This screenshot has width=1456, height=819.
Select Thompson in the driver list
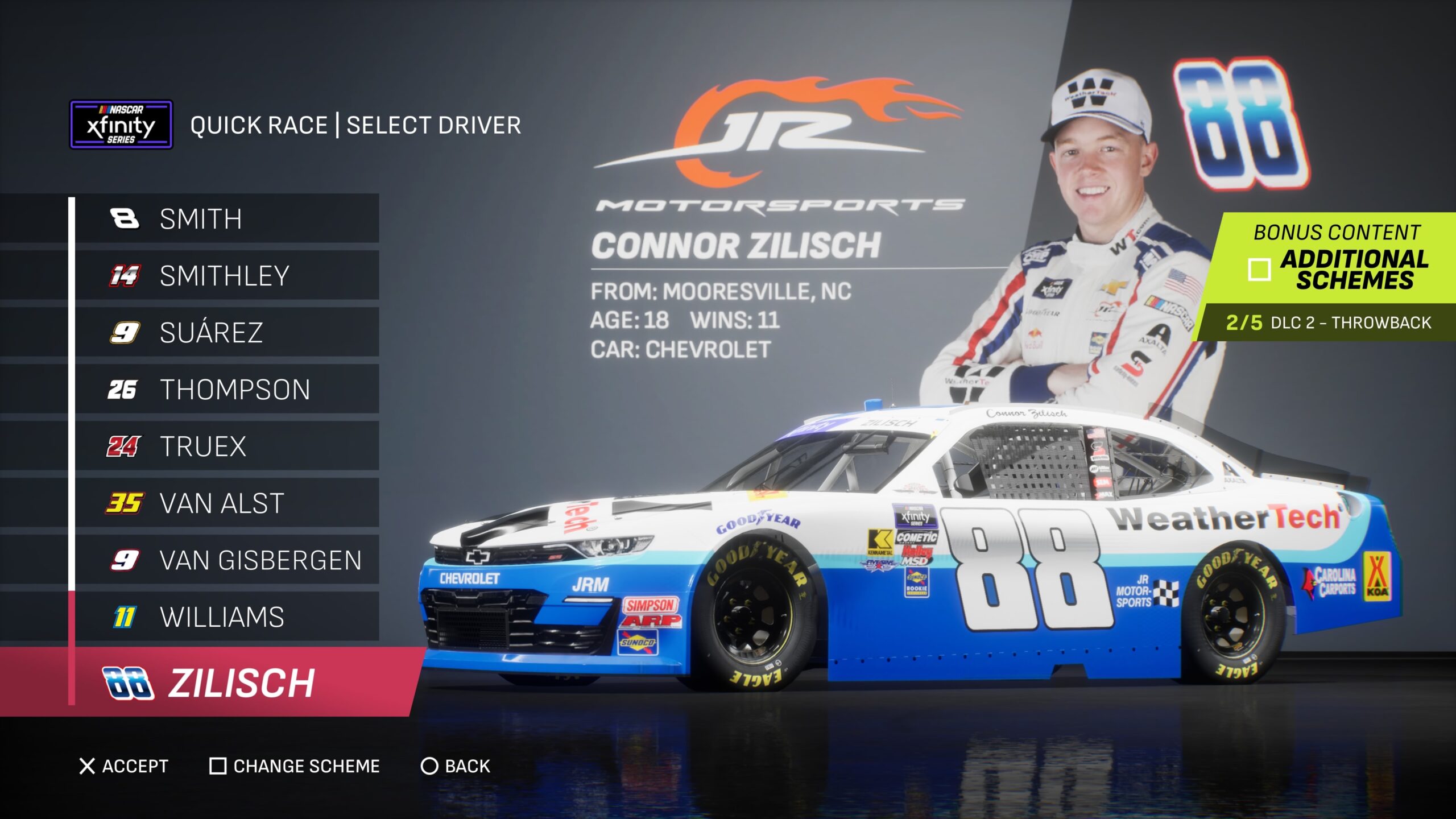click(227, 390)
